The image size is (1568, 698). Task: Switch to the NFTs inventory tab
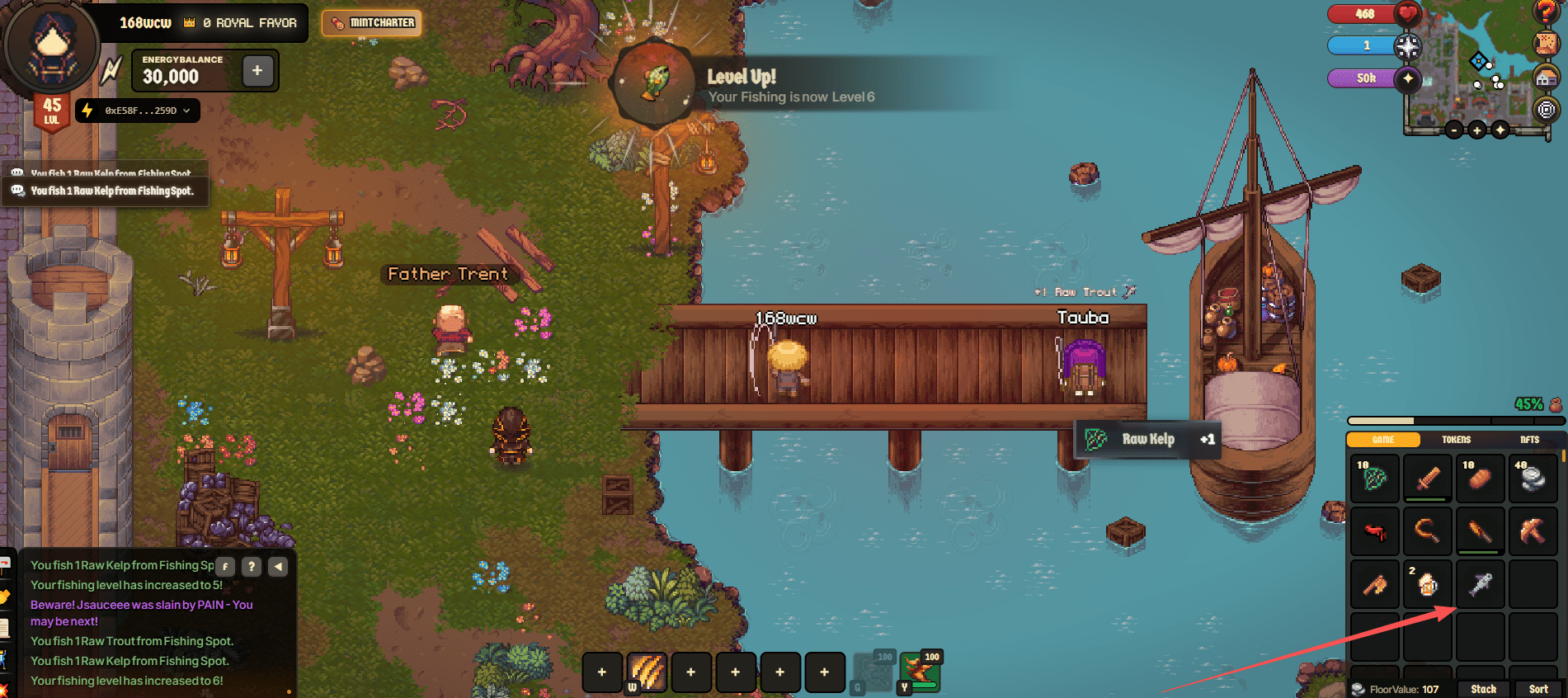coord(1529,440)
